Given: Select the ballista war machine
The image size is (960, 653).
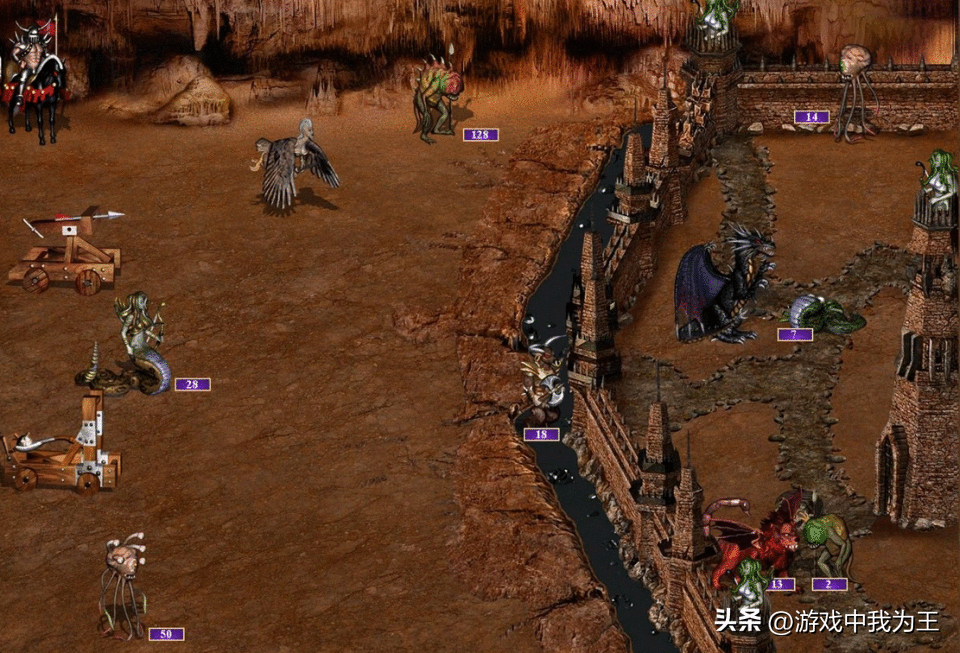Looking at the screenshot, I should (68, 252).
